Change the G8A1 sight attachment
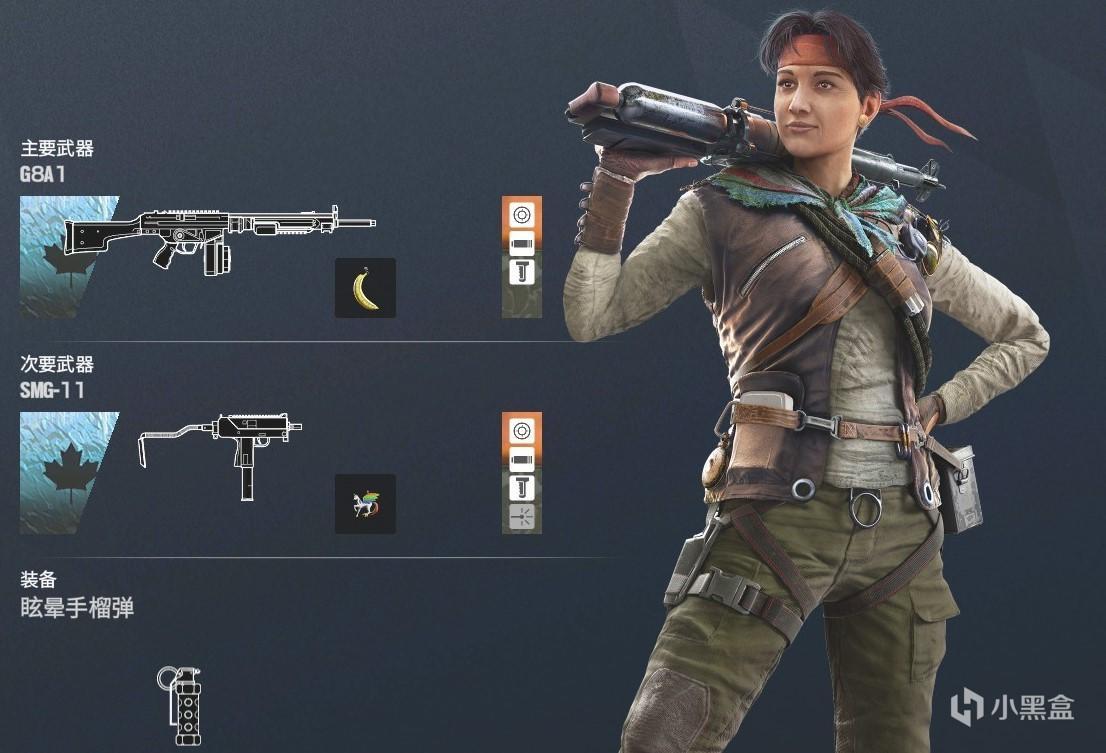Viewport: 1106px width, 753px height. 522,213
